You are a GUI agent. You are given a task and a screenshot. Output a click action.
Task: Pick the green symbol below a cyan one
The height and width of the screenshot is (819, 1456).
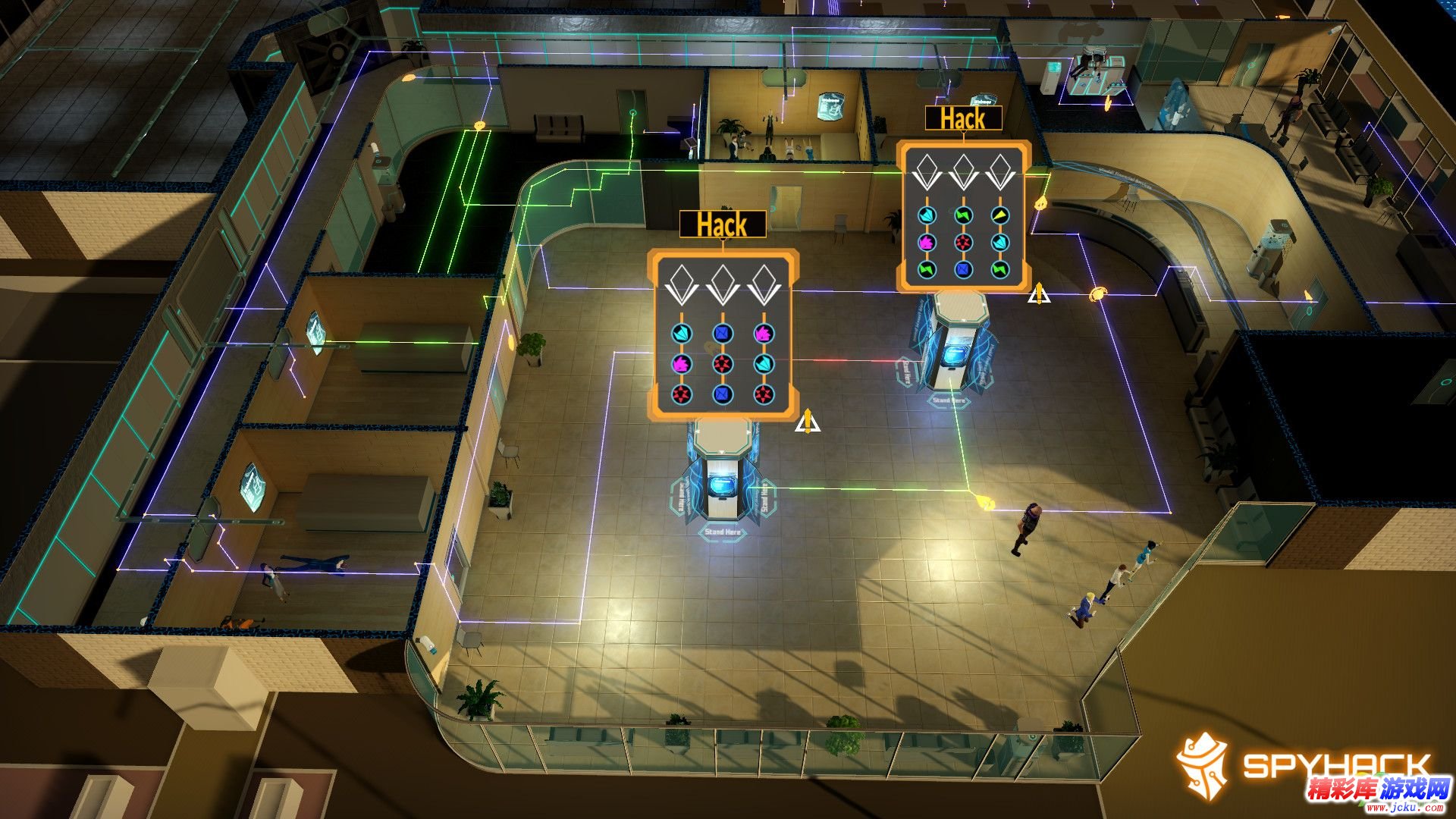(1001, 269)
